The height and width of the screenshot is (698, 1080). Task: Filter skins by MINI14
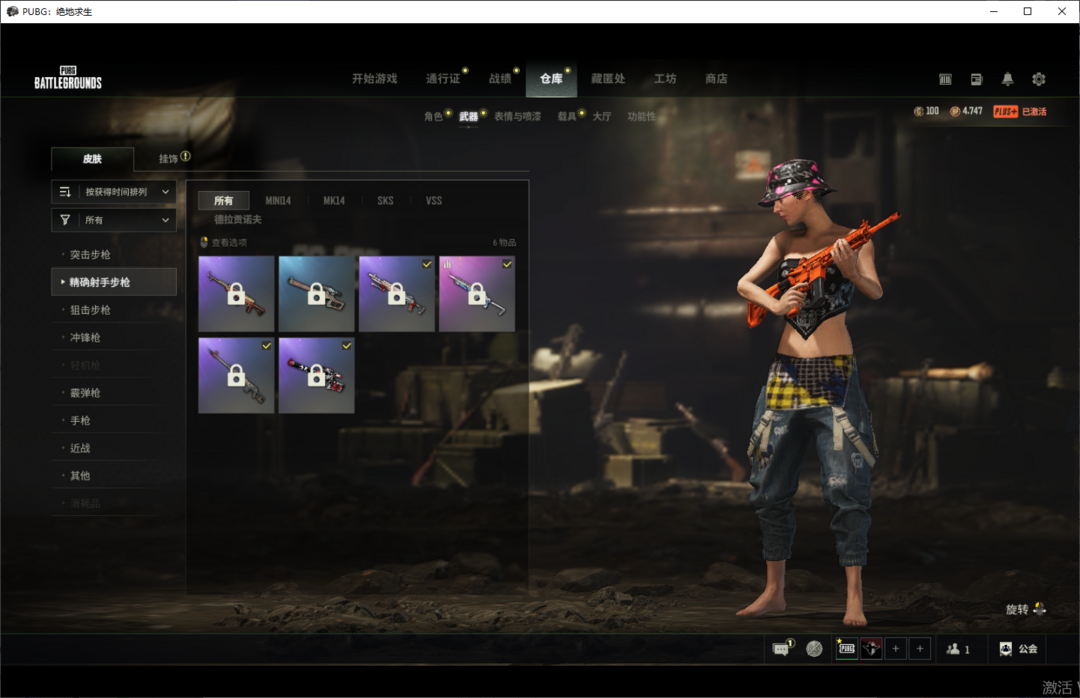(278, 201)
